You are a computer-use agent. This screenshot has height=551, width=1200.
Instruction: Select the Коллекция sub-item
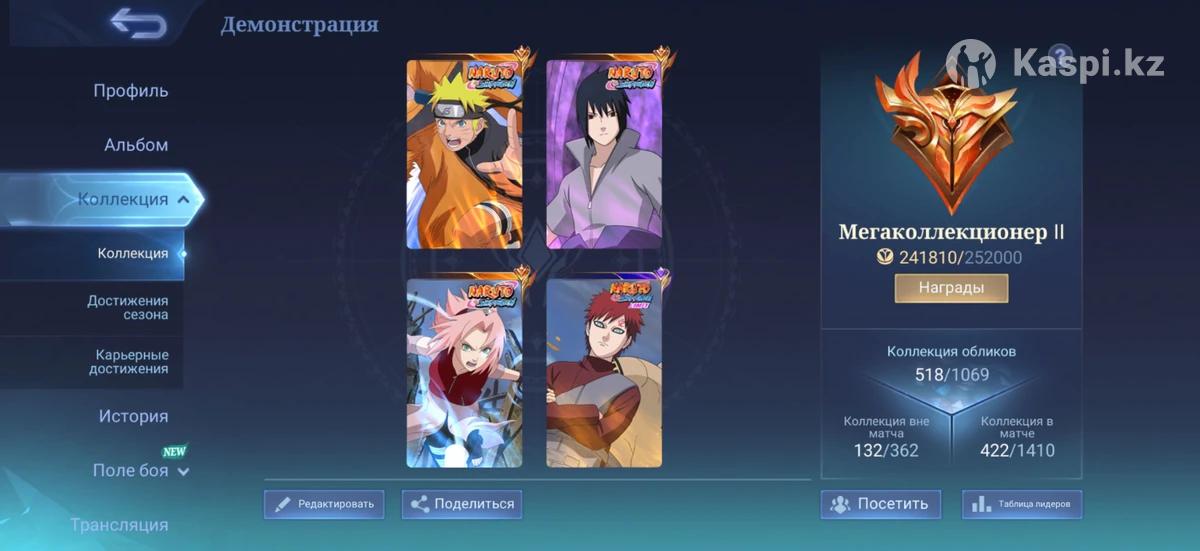pos(133,253)
